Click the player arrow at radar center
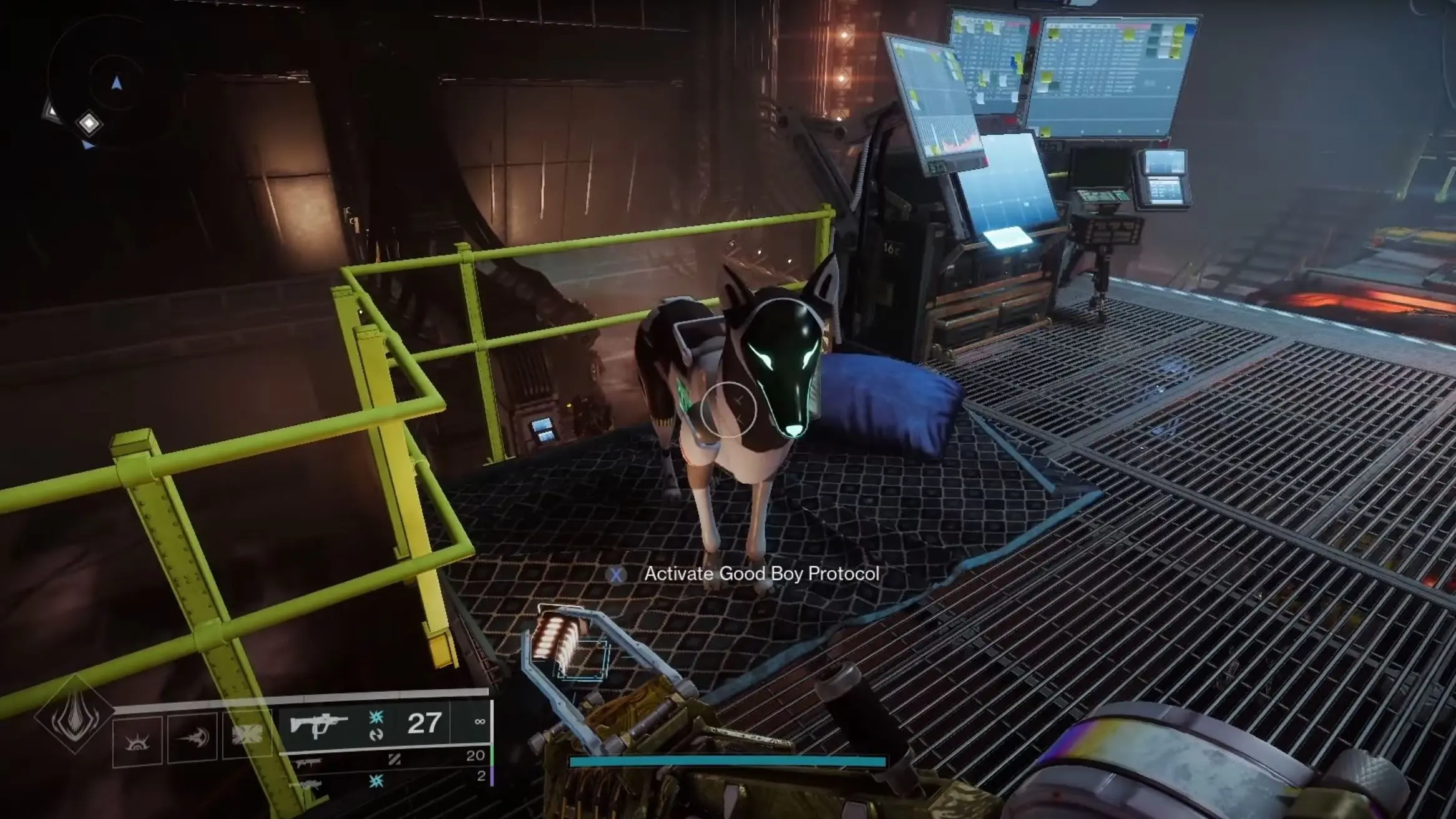The height and width of the screenshot is (819, 1456). [117, 82]
